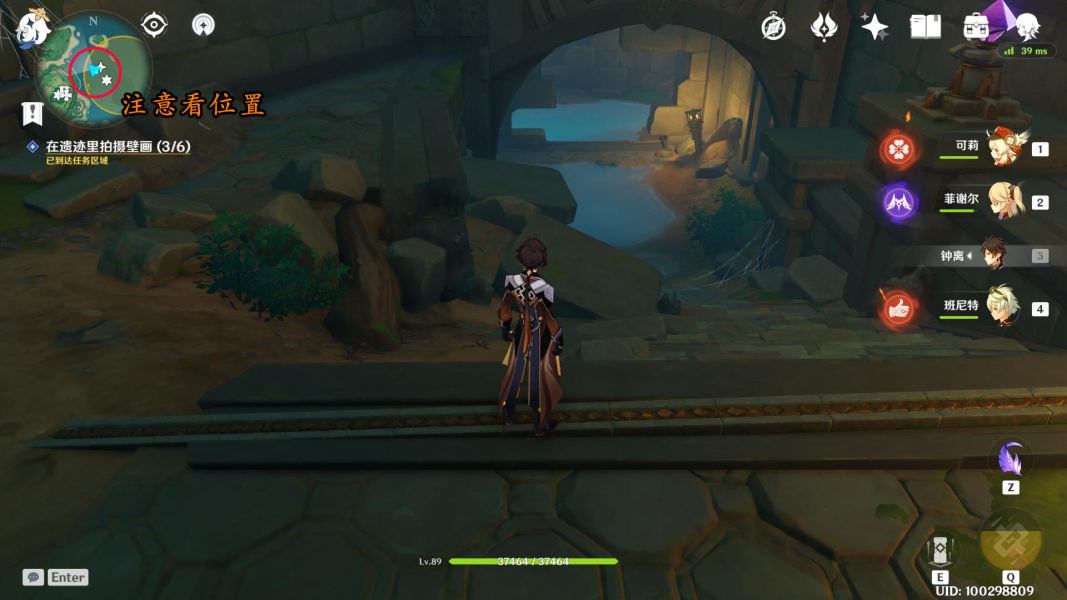
Task: Open the compass adventure icon
Action: pos(773,27)
